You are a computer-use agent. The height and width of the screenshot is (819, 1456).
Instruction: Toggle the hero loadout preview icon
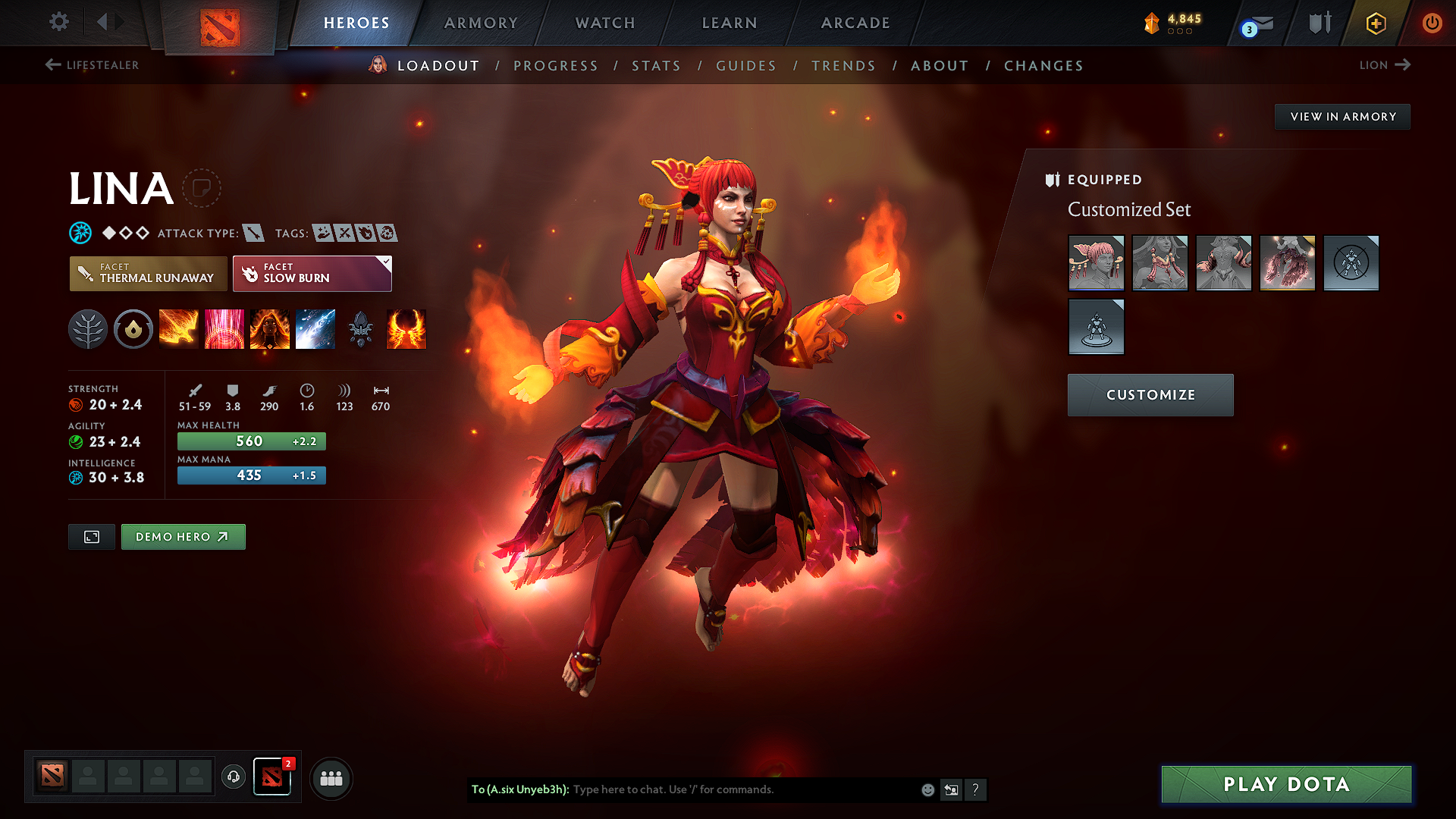click(x=91, y=536)
